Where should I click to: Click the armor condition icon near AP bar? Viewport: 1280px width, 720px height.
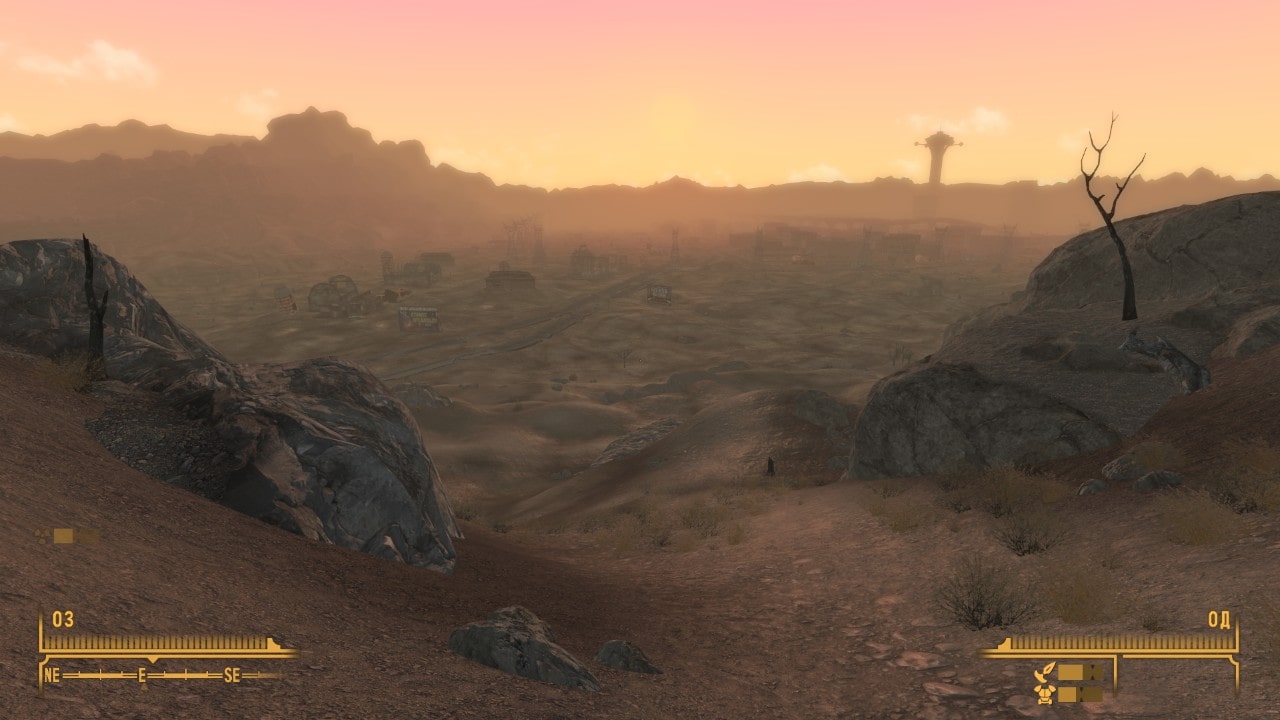point(1046,694)
